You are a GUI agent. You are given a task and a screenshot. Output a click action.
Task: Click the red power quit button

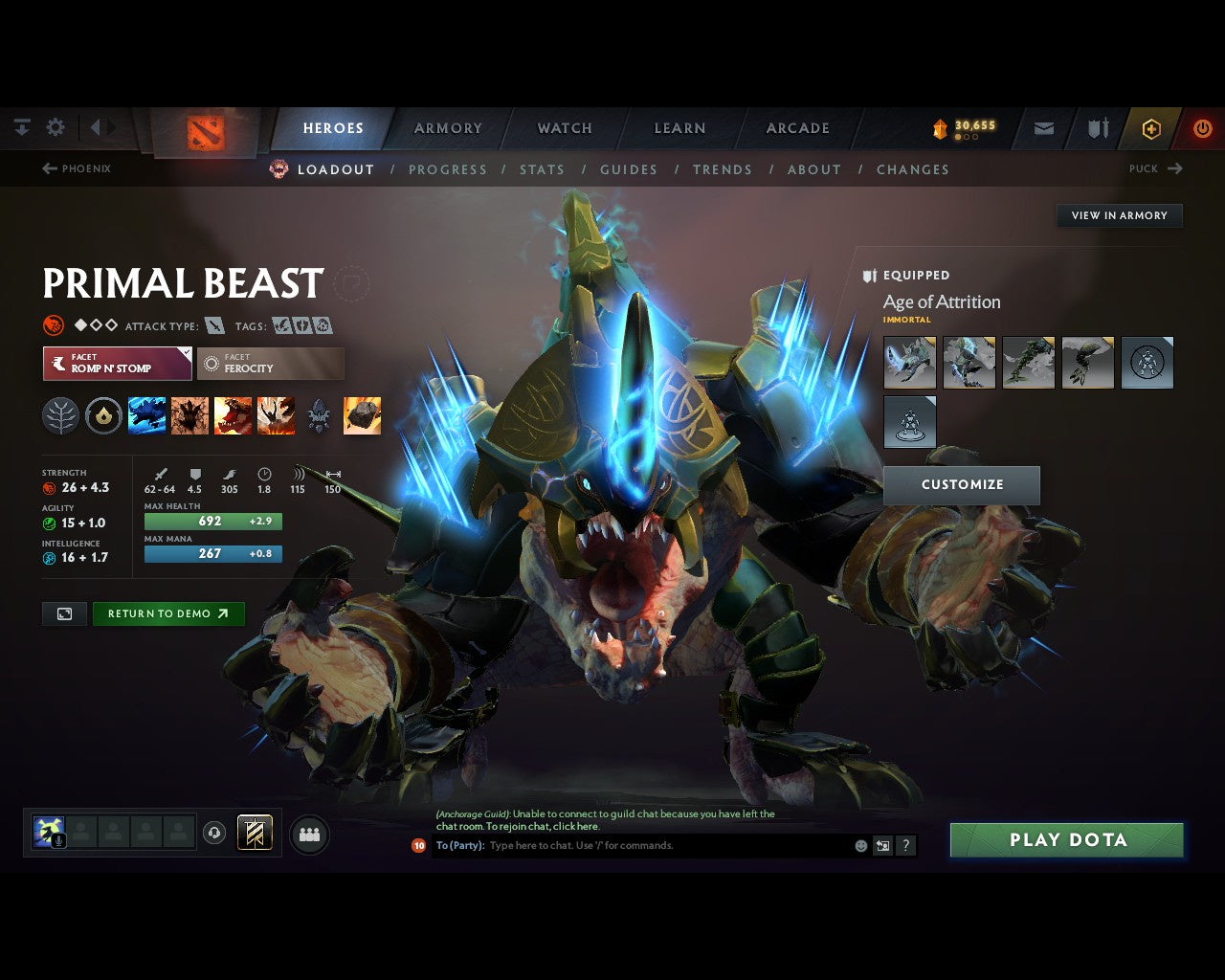pos(1202,128)
